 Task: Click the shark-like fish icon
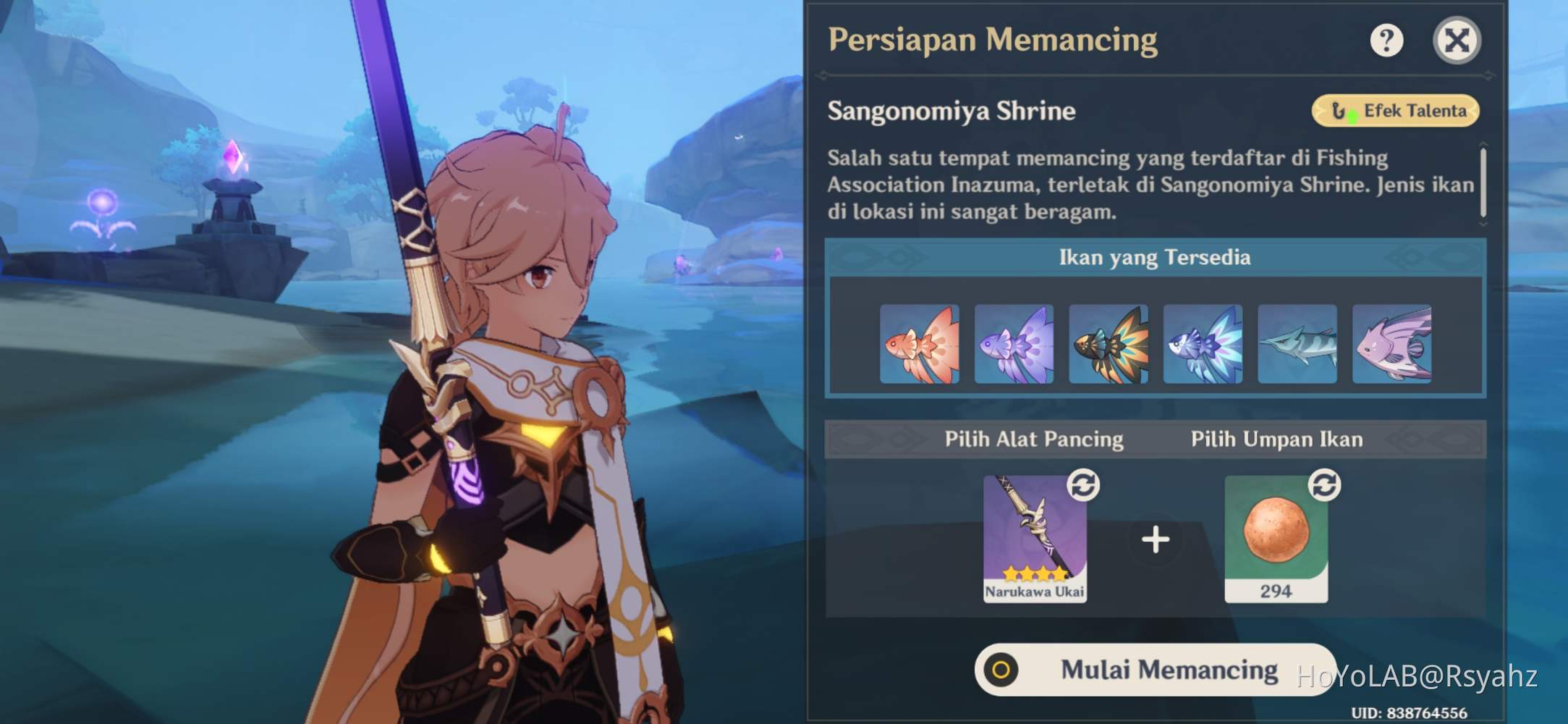1297,345
